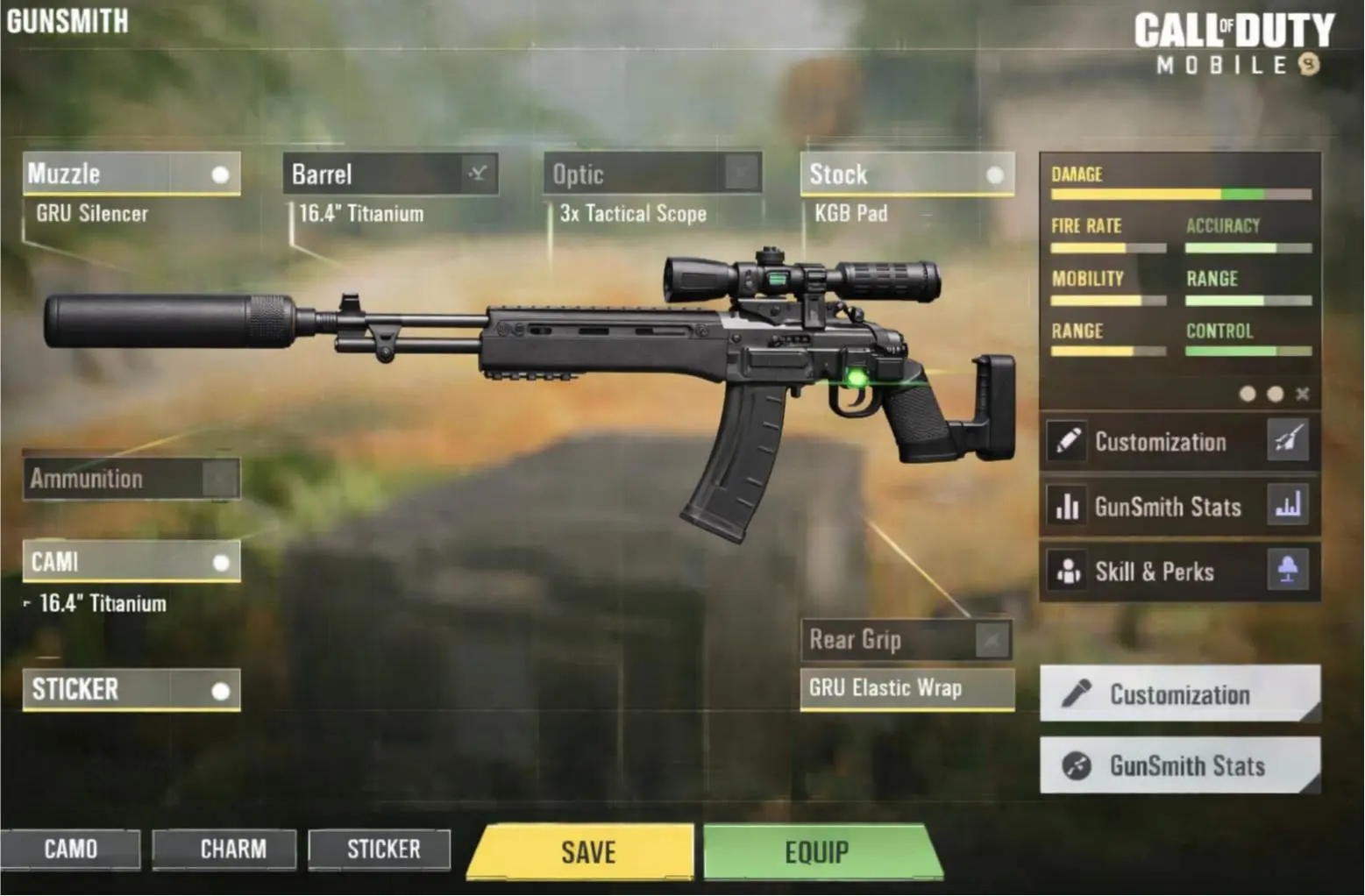Switch to the CAMO tab at the bottom
This screenshot has width=1365, height=896.
[x=72, y=849]
